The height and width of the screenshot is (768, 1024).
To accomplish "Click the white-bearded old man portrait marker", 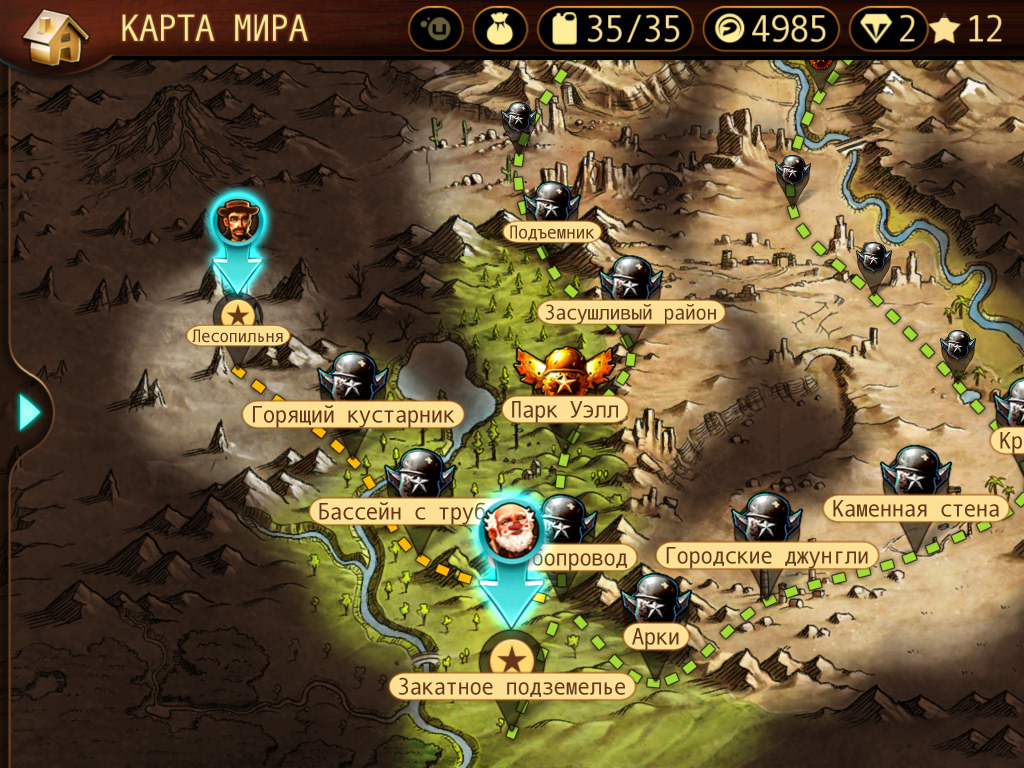I will pos(511,528).
